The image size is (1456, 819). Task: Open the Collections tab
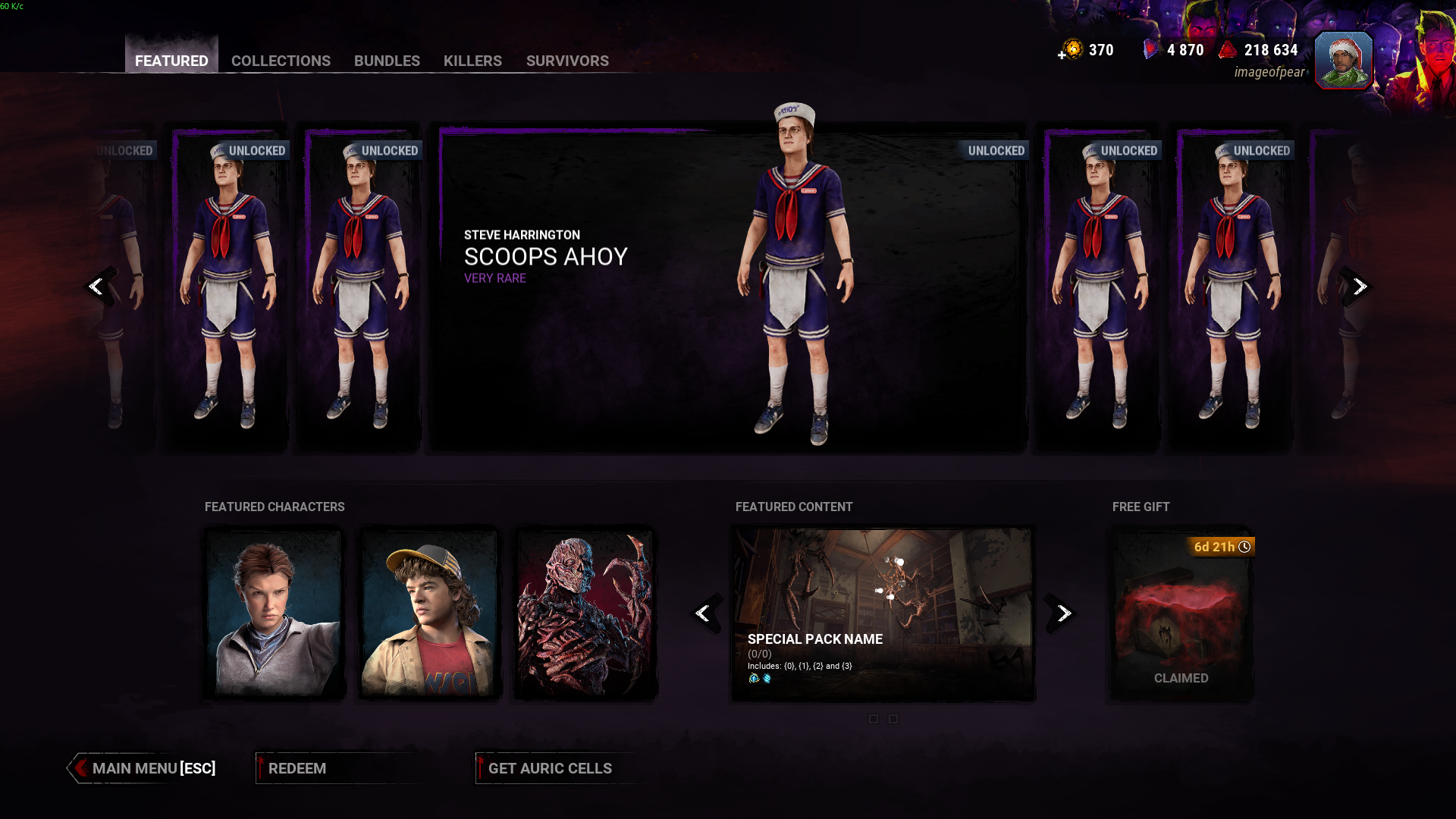pyautogui.click(x=281, y=60)
